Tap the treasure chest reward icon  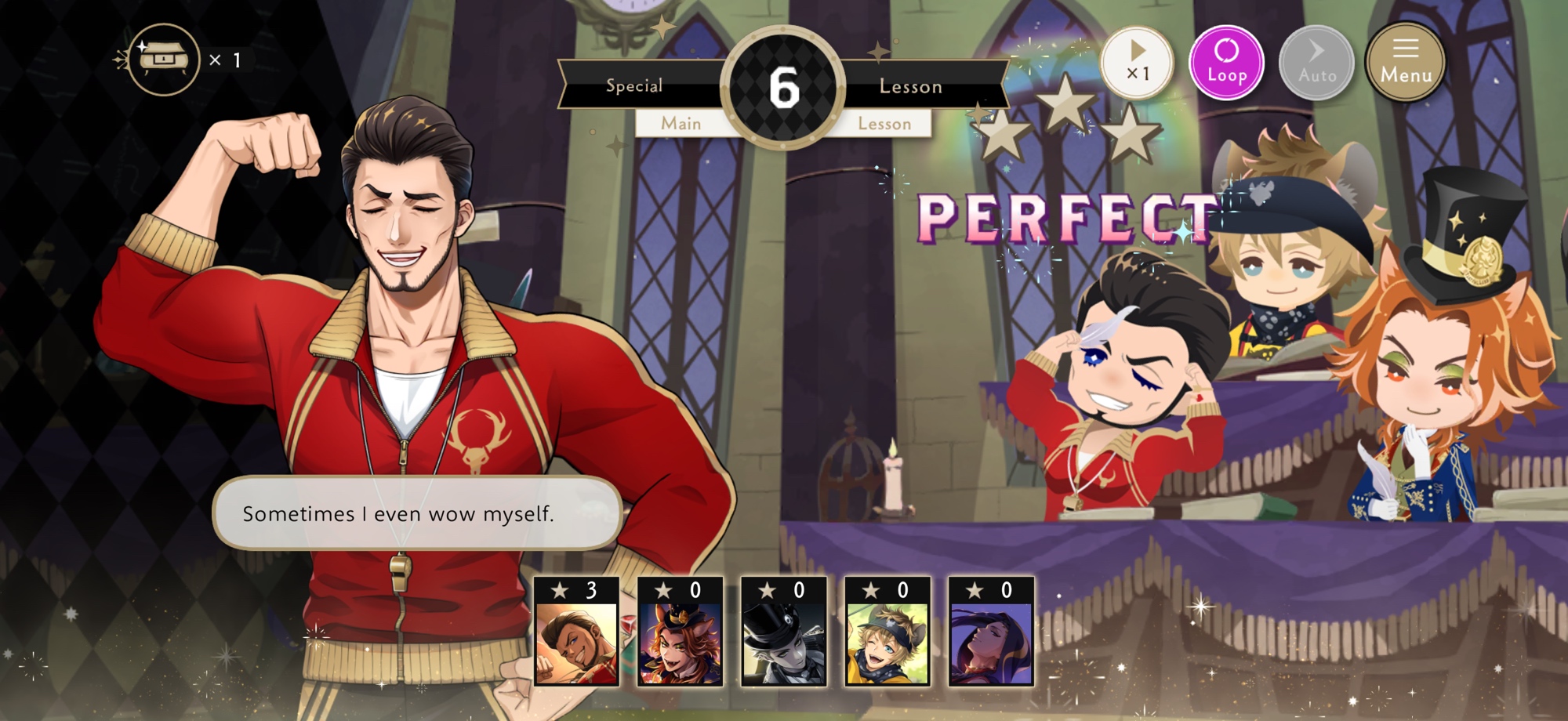tap(164, 60)
